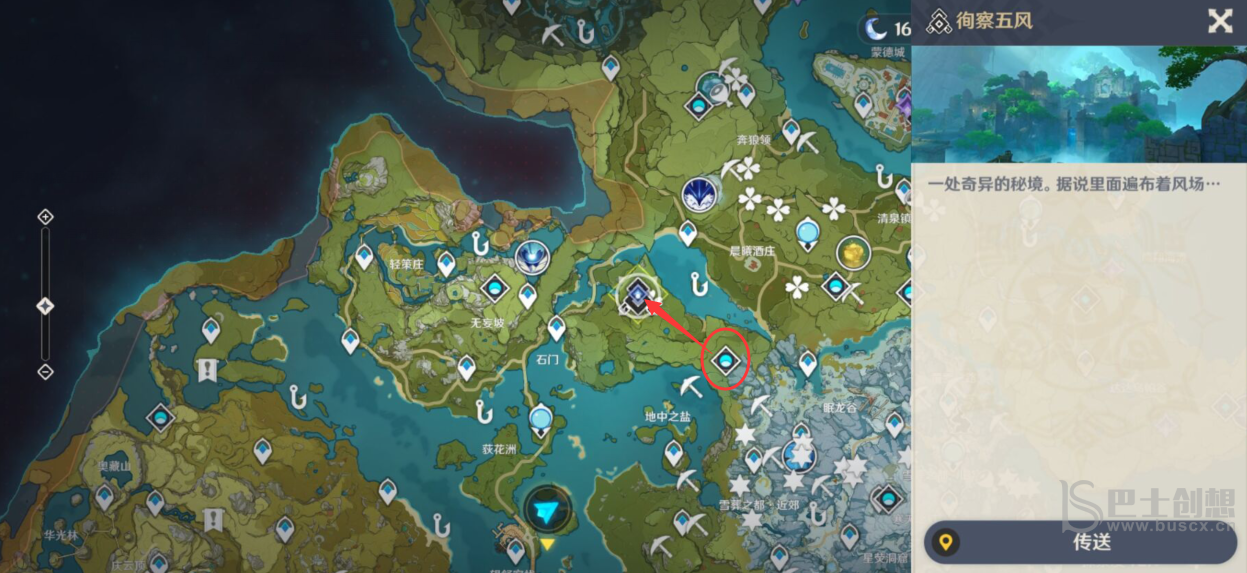Screen dimensions: 1247x573
Task: Close the domain info panel
Action: (x=1220, y=21)
